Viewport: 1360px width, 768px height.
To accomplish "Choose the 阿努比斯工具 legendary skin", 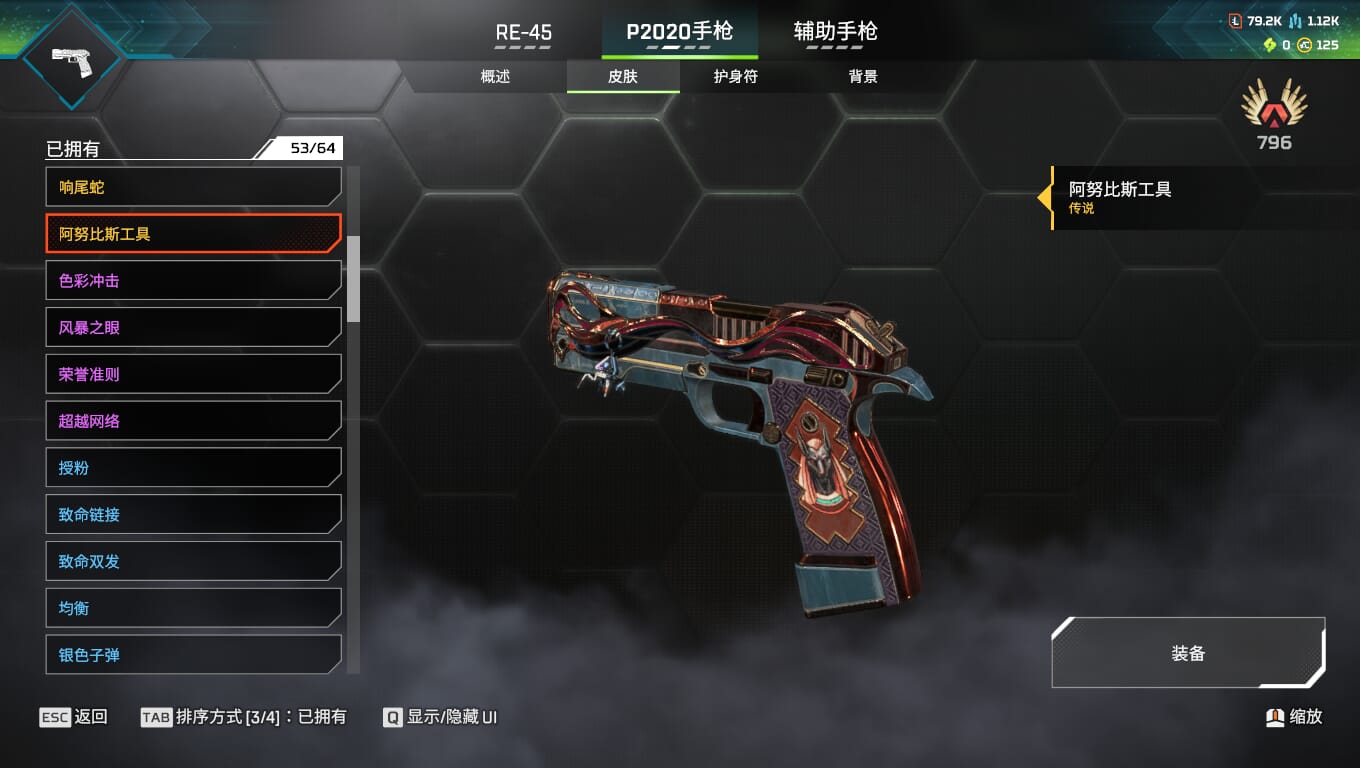I will tap(193, 234).
